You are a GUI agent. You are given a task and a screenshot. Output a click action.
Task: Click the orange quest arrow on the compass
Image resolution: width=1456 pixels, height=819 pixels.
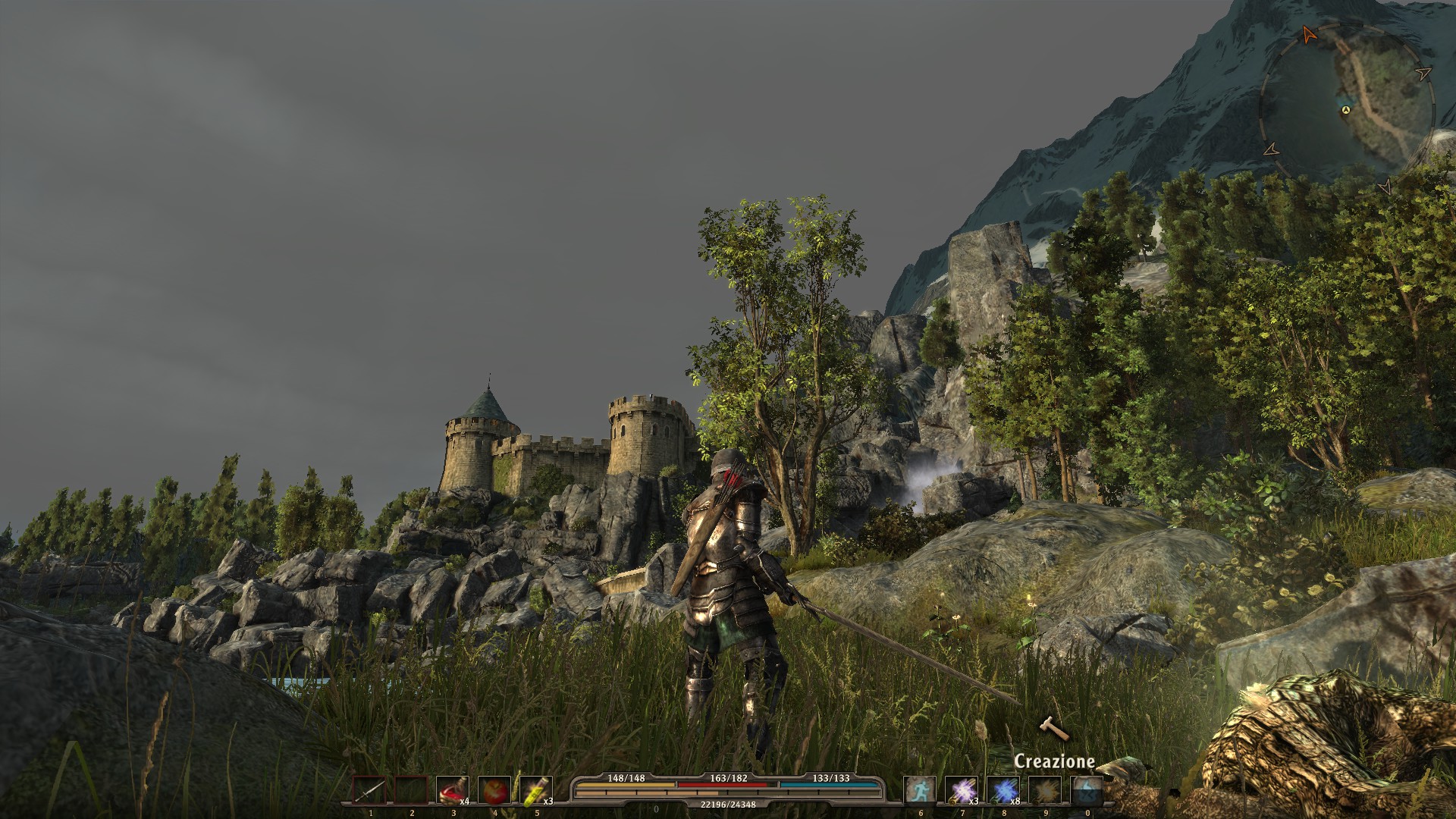point(1307,33)
